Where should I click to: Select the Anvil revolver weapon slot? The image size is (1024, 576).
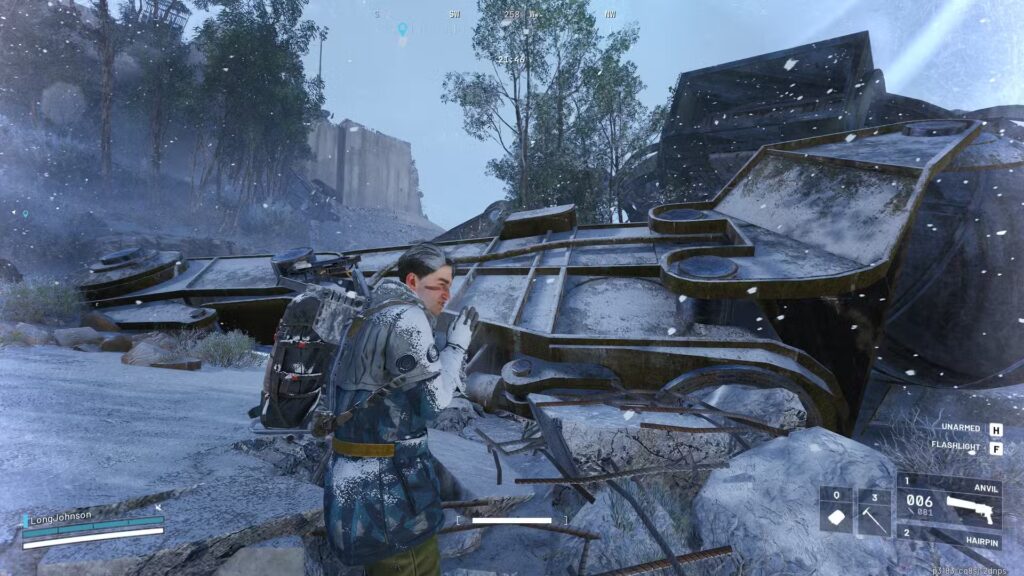point(949,498)
